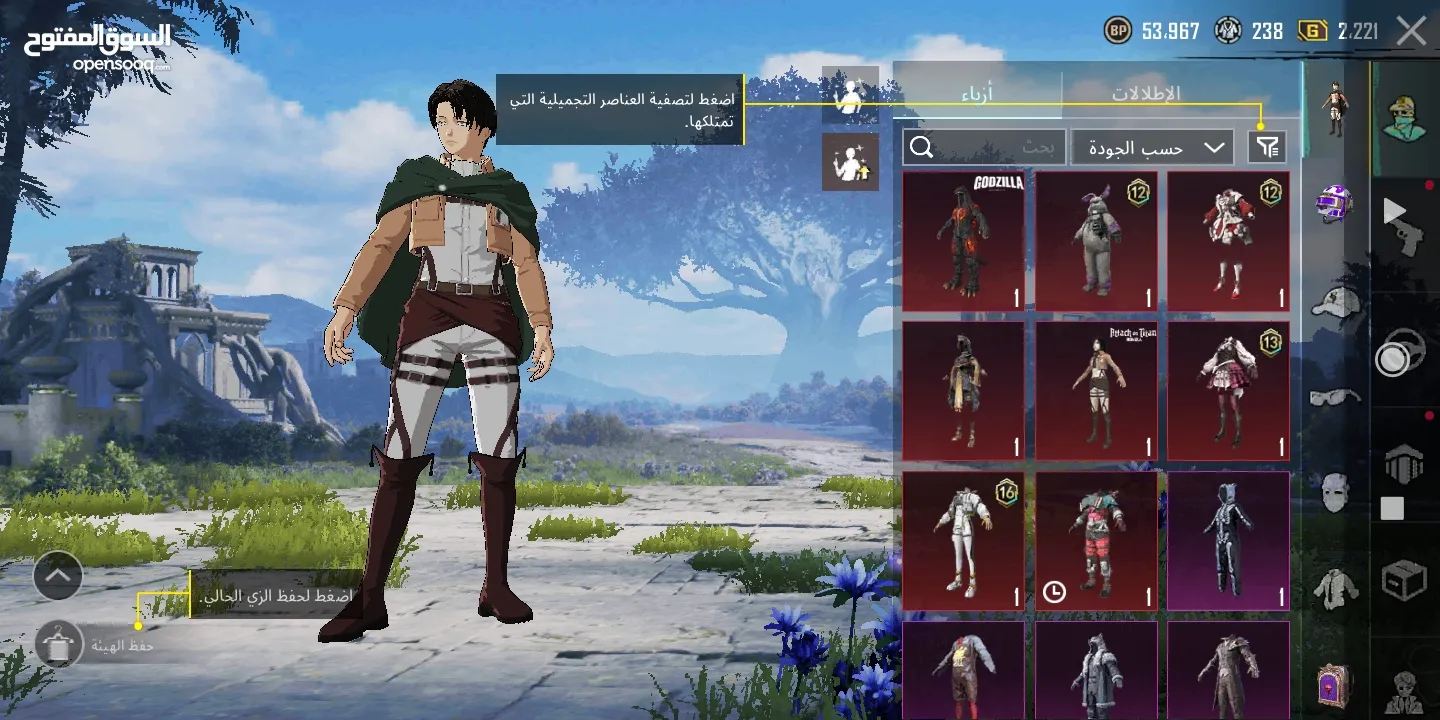Screen dimensions: 1440x720
Task: Select the sparkling character appearance icon
Action: (851, 163)
